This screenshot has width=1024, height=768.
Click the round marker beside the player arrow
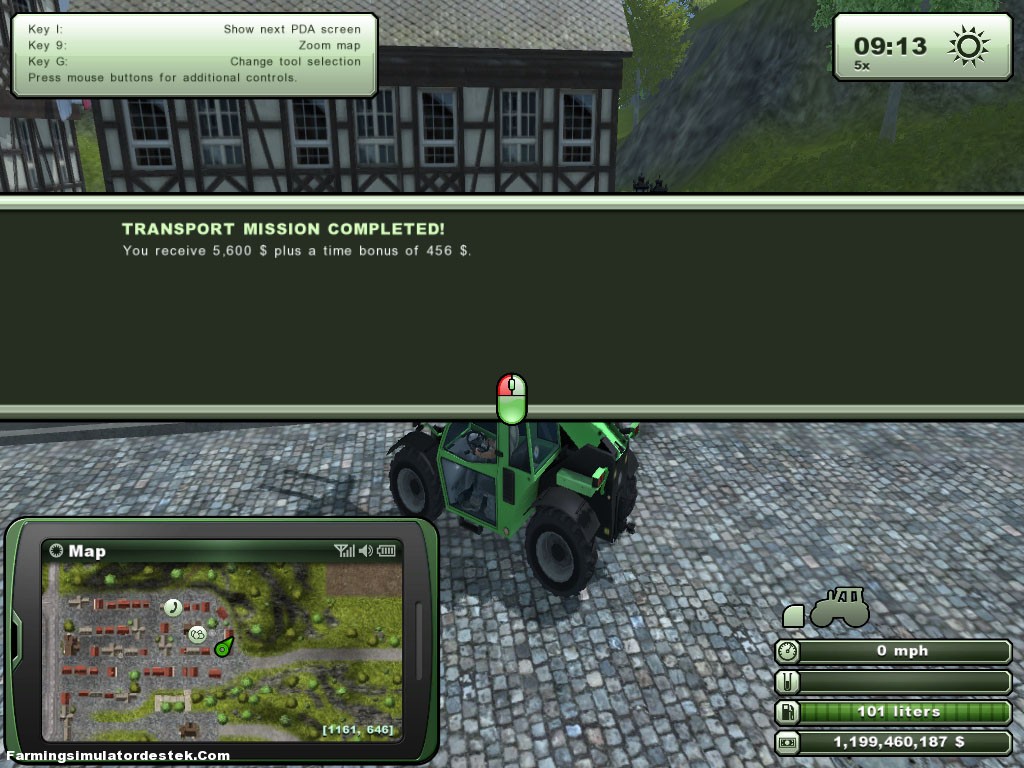coord(197,633)
